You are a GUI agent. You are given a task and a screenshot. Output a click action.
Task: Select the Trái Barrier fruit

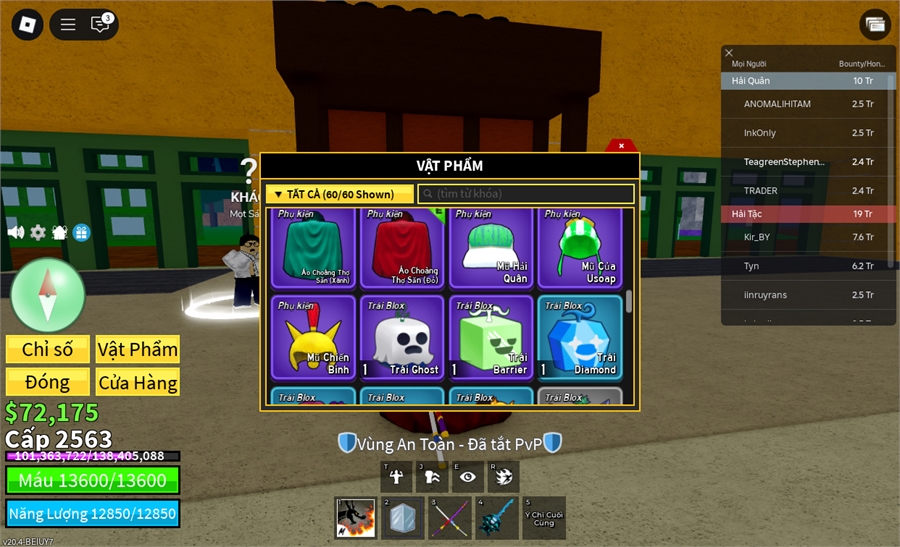point(492,337)
